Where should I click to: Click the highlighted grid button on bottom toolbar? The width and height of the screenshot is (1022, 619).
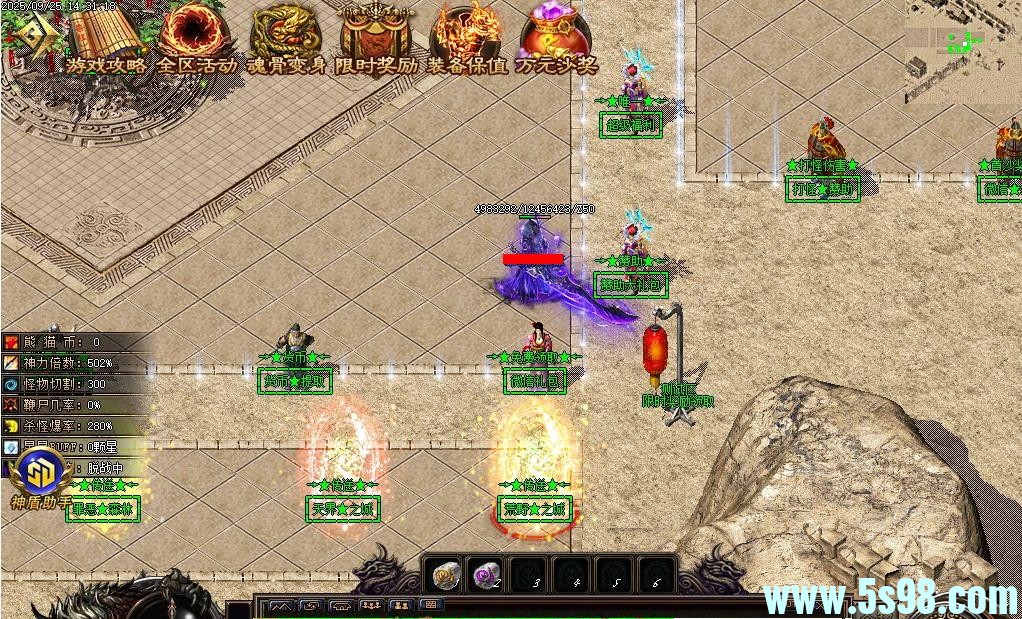click(x=431, y=606)
